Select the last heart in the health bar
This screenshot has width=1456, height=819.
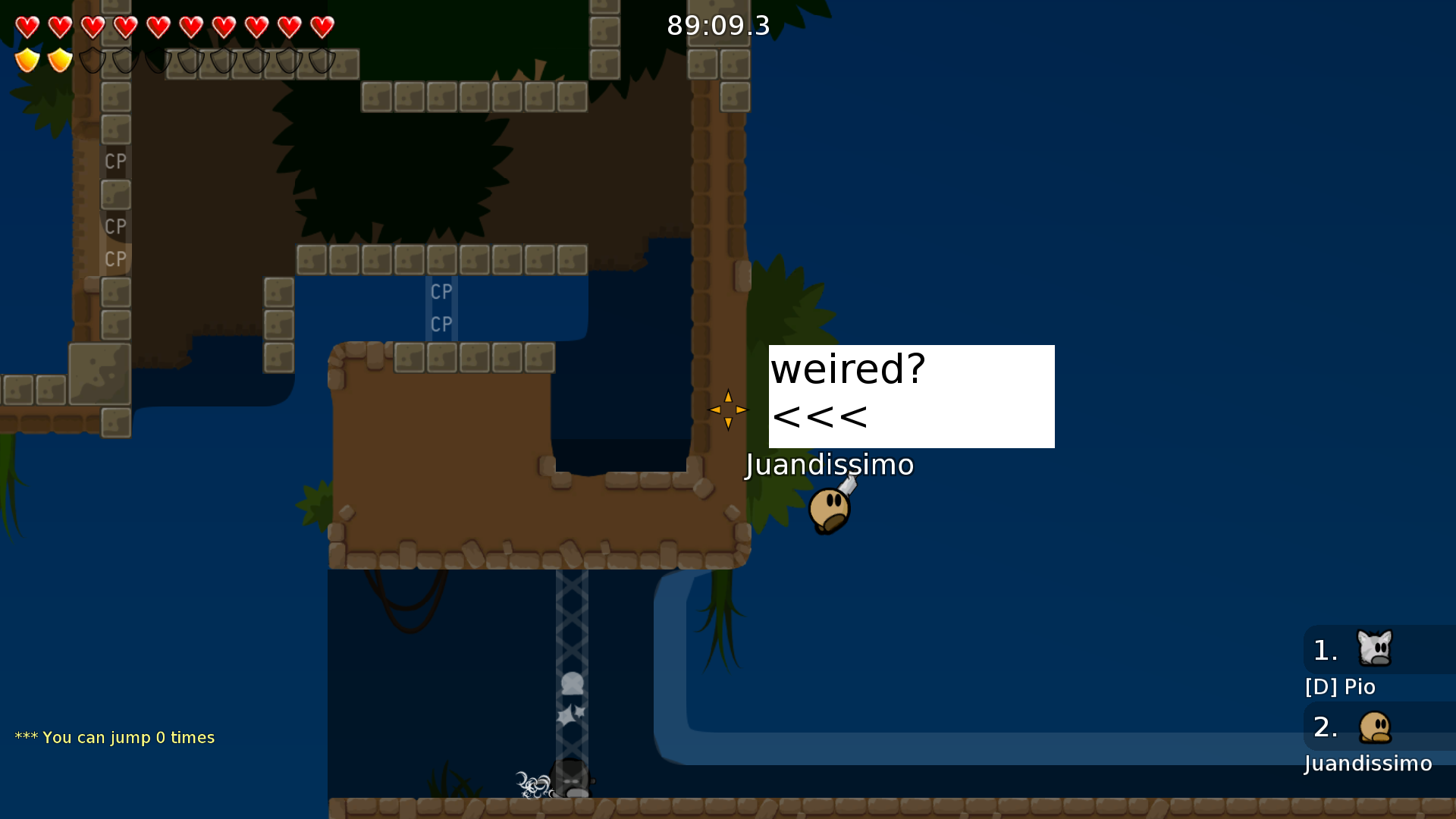point(322,27)
